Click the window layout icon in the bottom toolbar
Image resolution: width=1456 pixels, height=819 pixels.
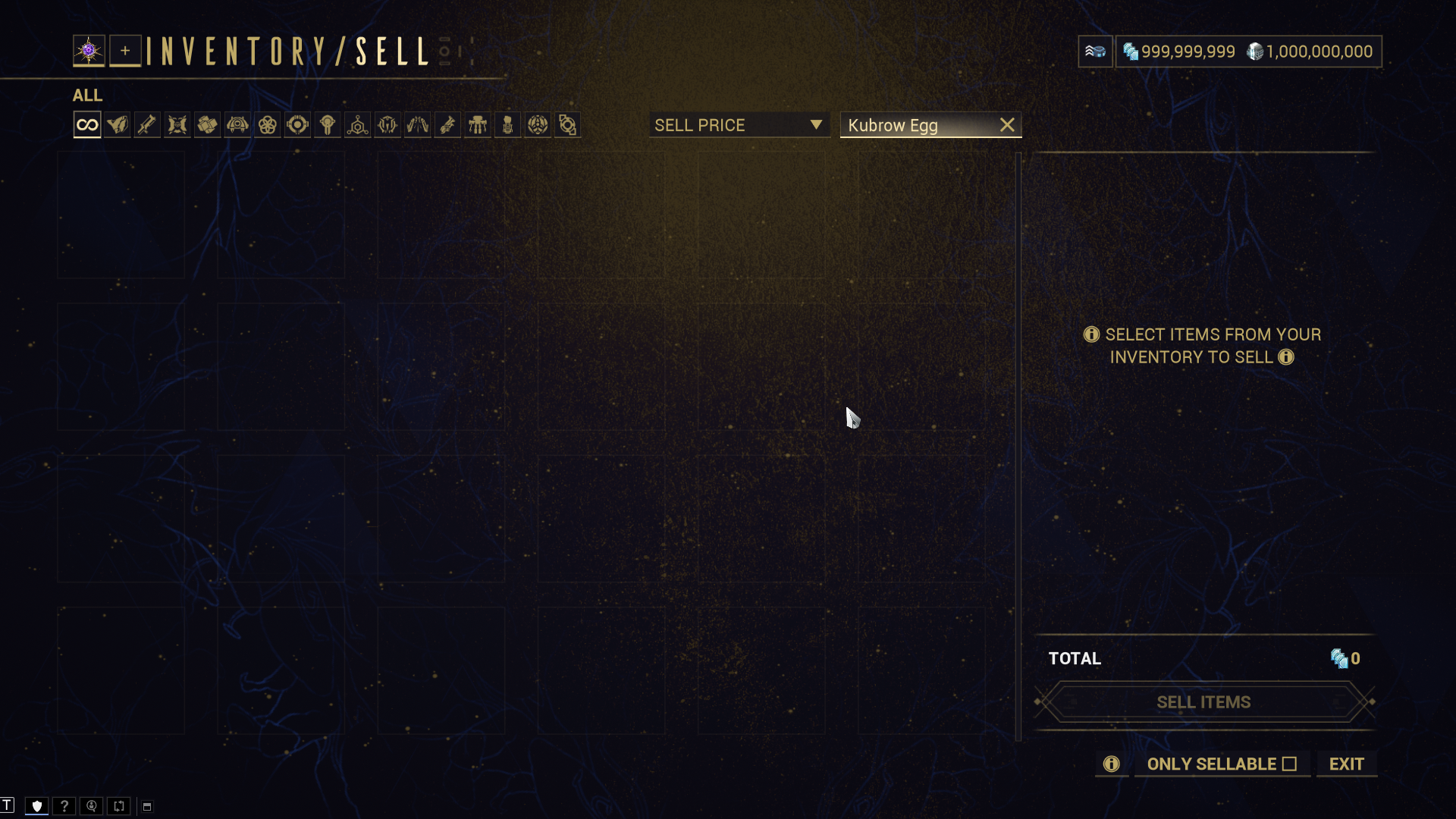[x=147, y=806]
